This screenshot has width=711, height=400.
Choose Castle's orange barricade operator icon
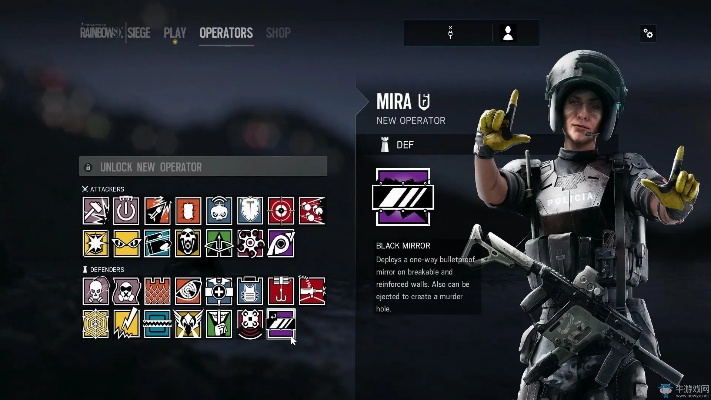[x=157, y=291]
